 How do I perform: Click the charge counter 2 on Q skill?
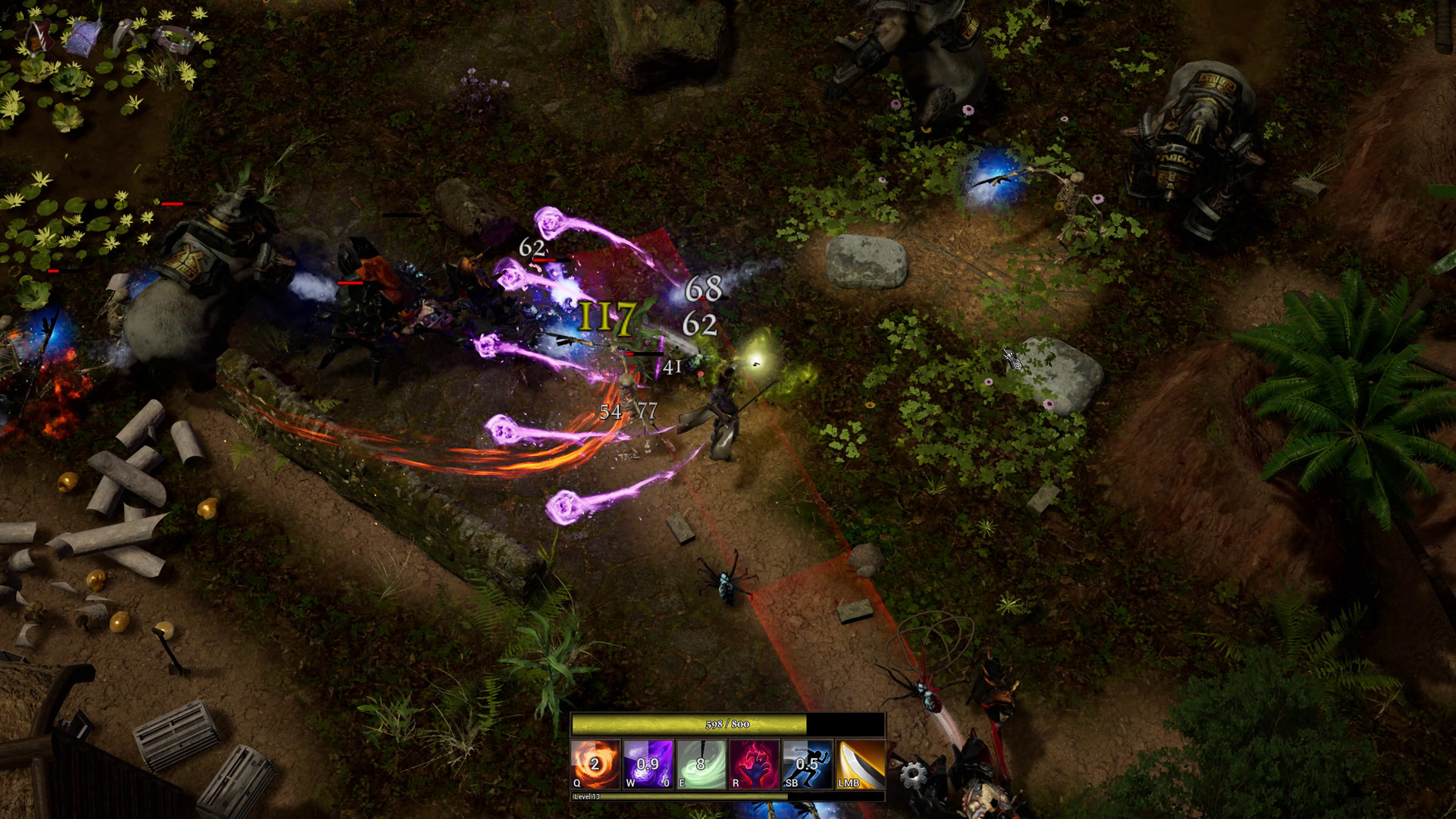click(x=596, y=763)
